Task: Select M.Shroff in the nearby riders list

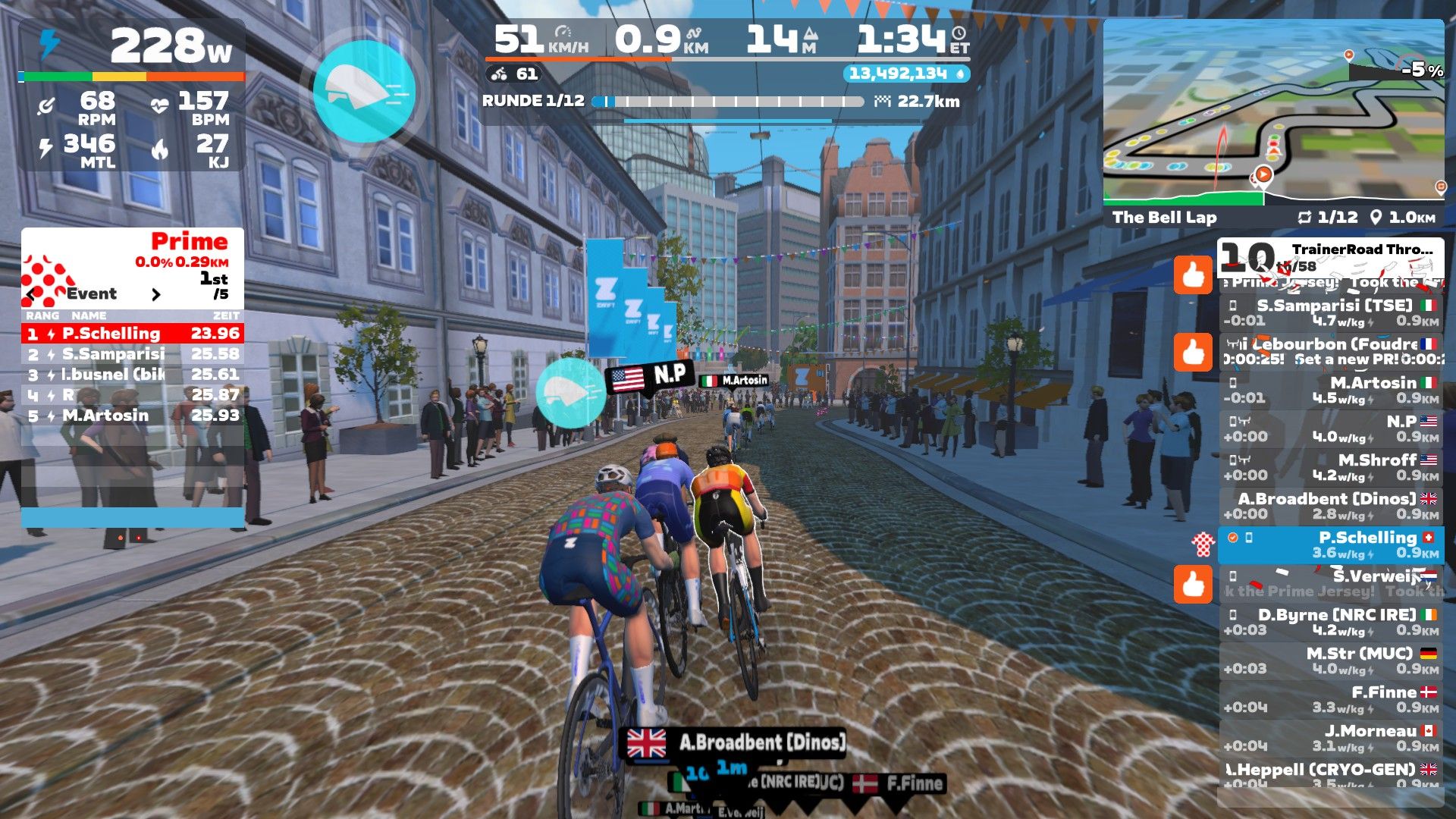Action: [1331, 468]
